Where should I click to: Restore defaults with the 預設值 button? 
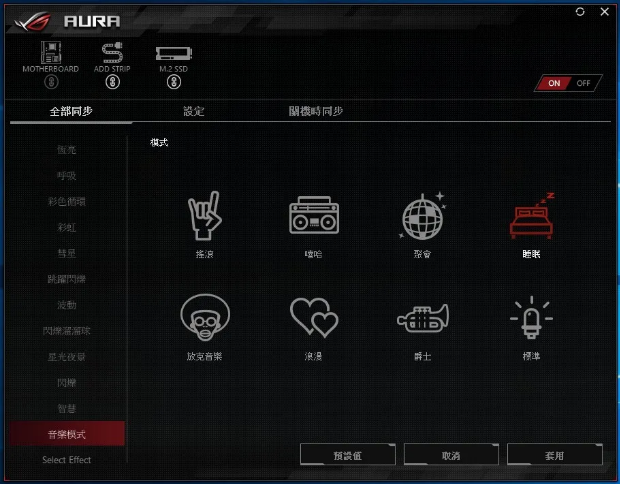[347, 455]
